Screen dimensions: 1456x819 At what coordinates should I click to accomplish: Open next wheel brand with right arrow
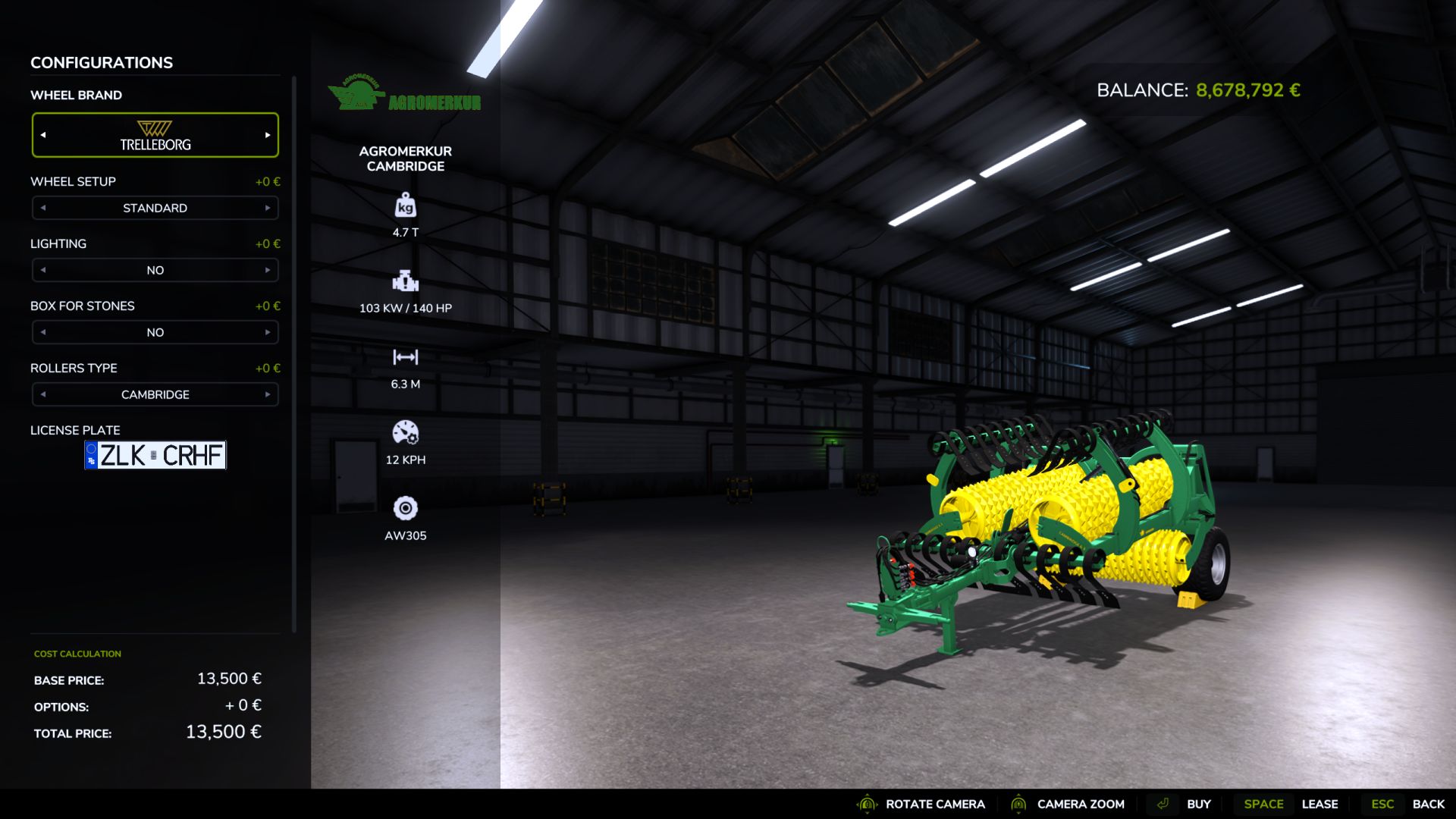pos(267,134)
